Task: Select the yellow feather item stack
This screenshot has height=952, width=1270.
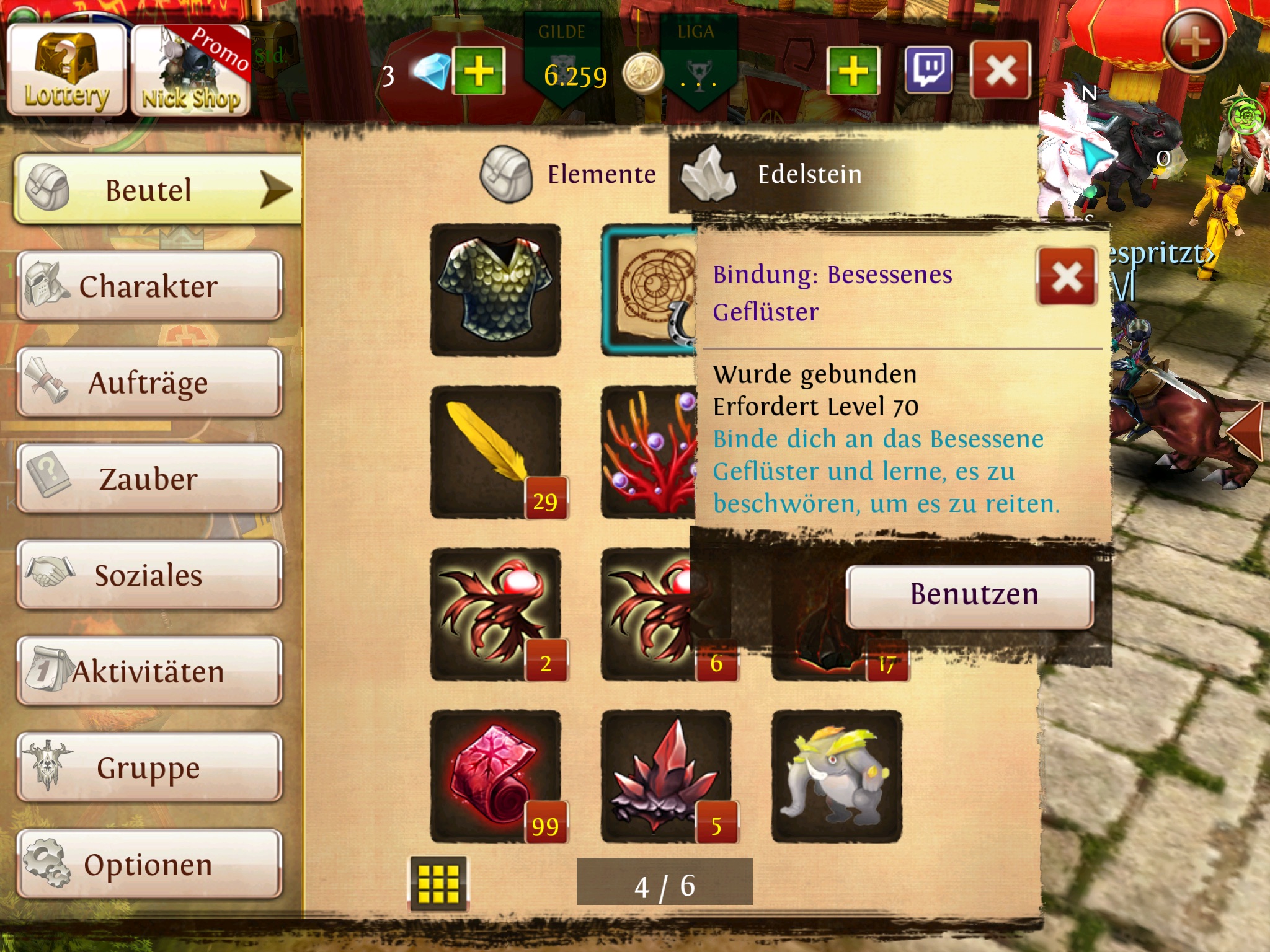Action: (x=495, y=452)
